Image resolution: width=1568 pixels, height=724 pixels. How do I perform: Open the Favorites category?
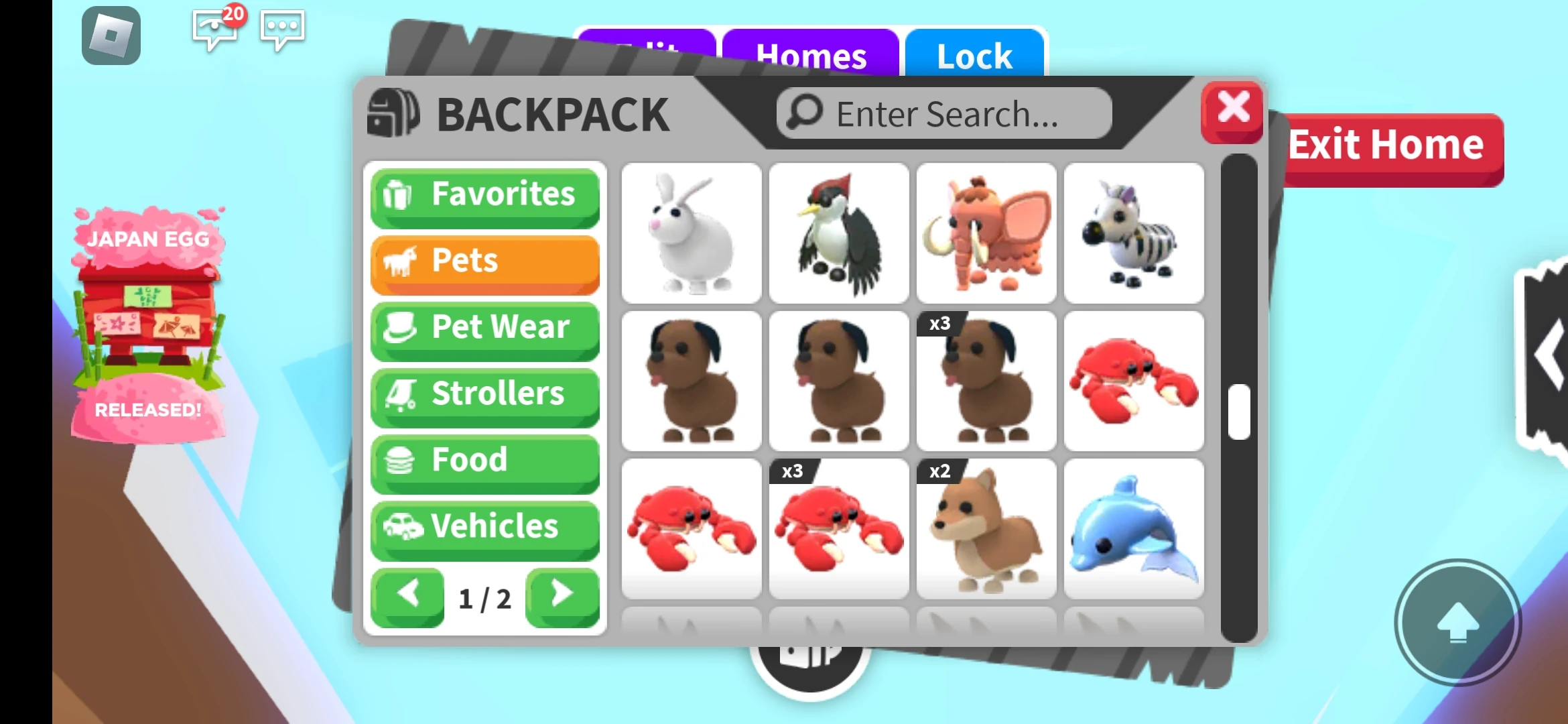484,195
